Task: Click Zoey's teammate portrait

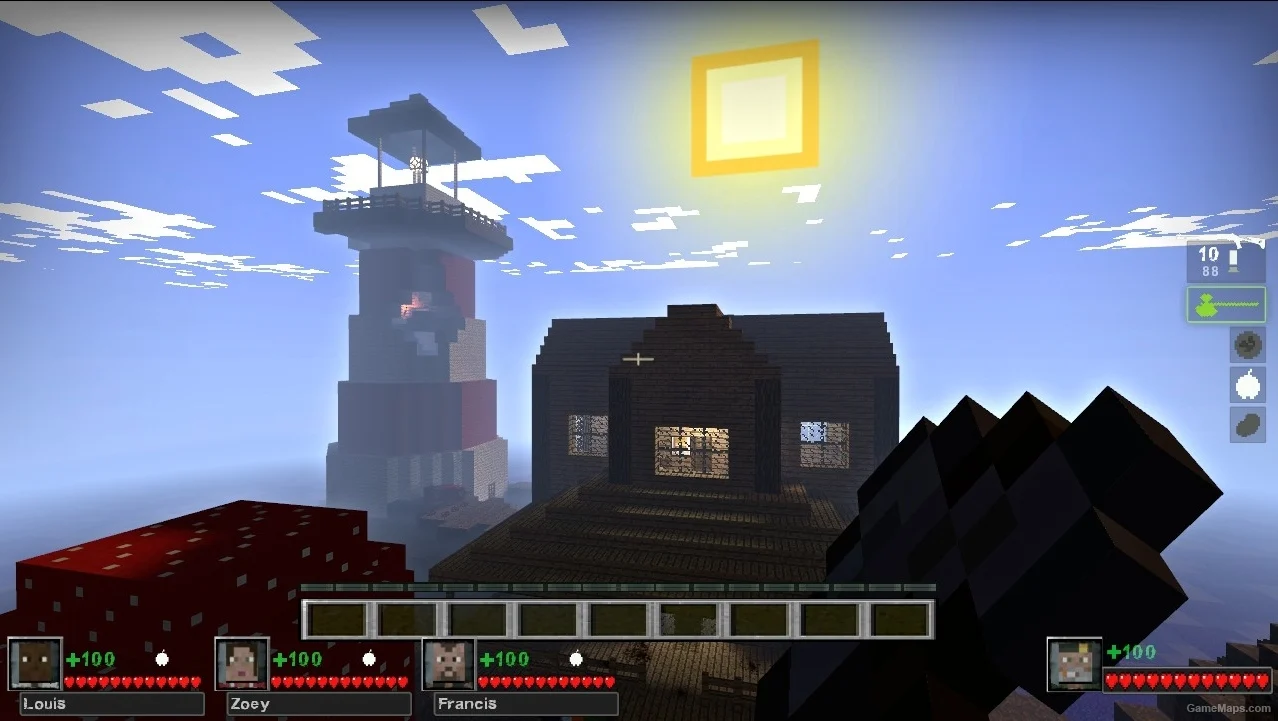Action: 242,664
